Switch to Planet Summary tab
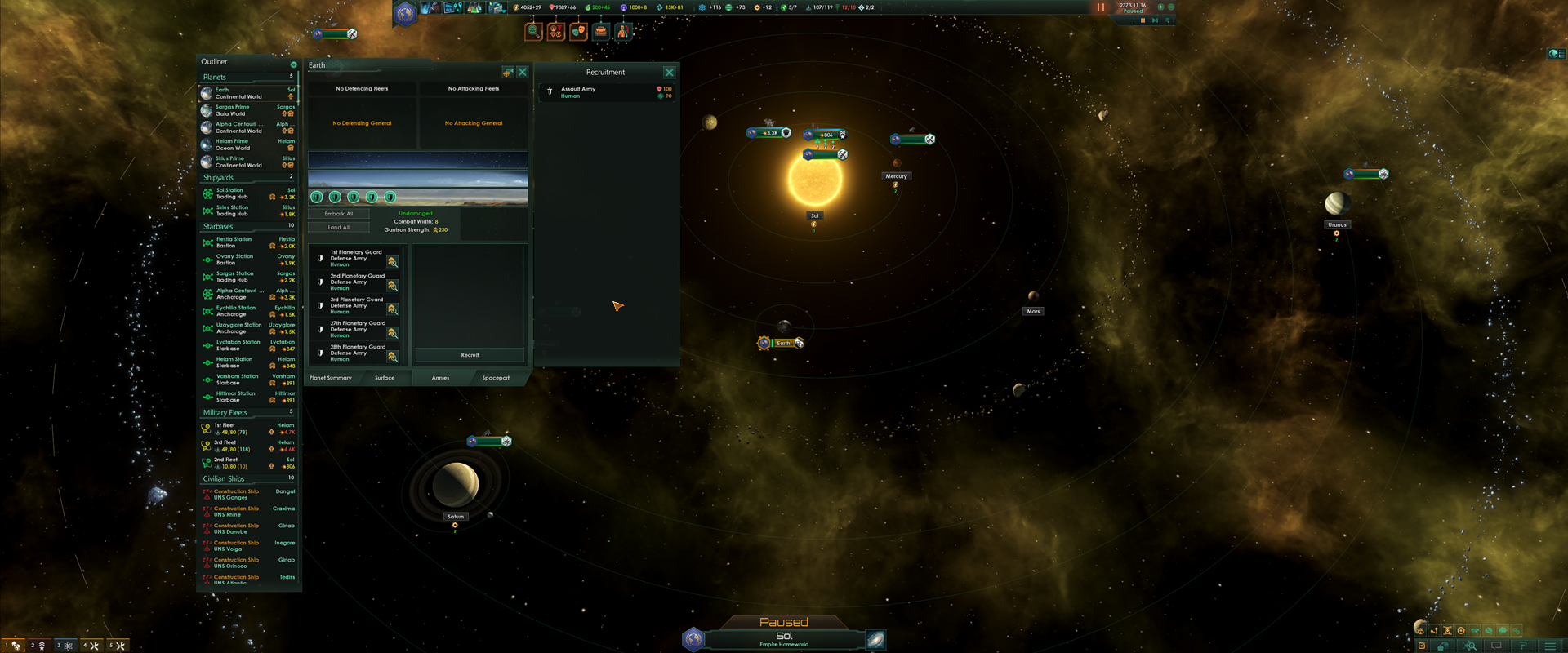The height and width of the screenshot is (653, 1568). pos(331,378)
